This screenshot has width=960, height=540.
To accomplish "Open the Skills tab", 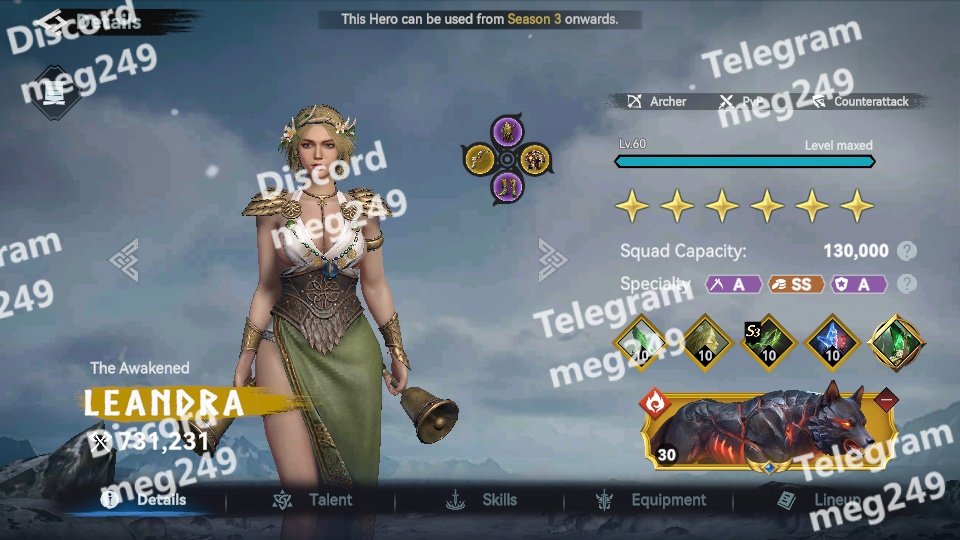I will click(483, 500).
